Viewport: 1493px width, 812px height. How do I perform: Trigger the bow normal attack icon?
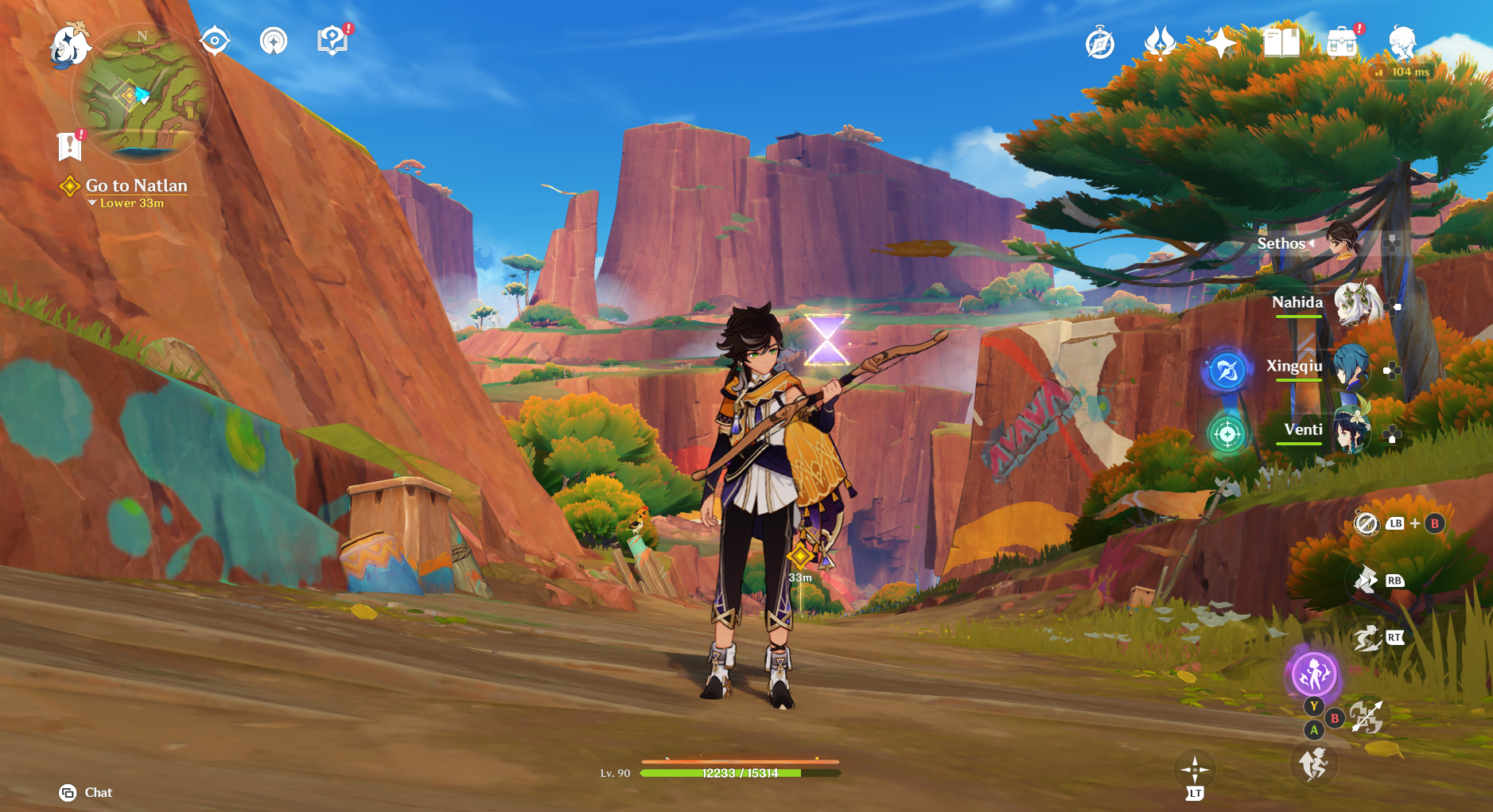pos(1367,717)
